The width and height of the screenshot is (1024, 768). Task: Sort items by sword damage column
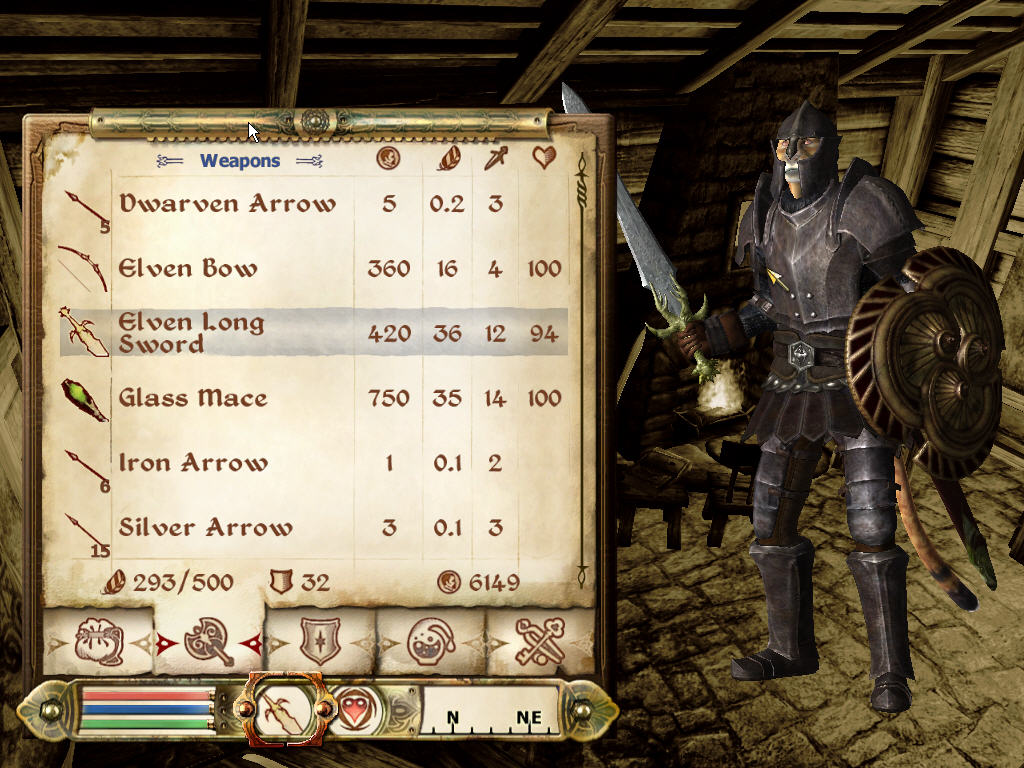496,158
